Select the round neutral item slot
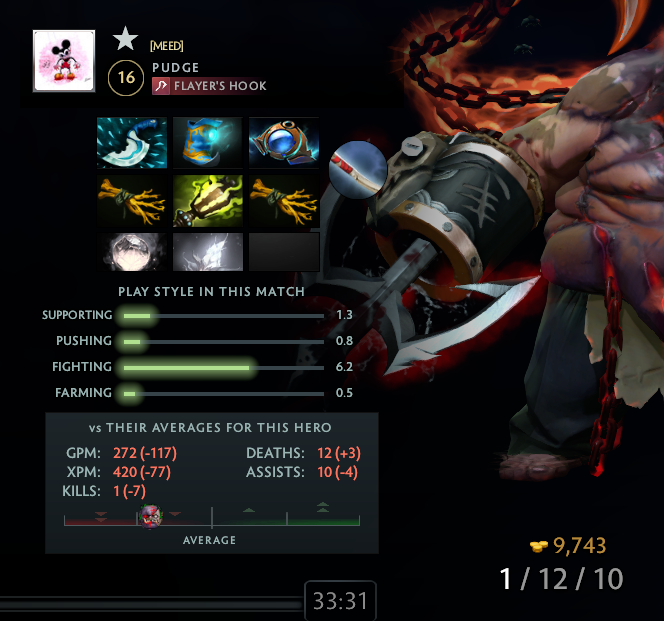This screenshot has width=664, height=621. pos(358,167)
